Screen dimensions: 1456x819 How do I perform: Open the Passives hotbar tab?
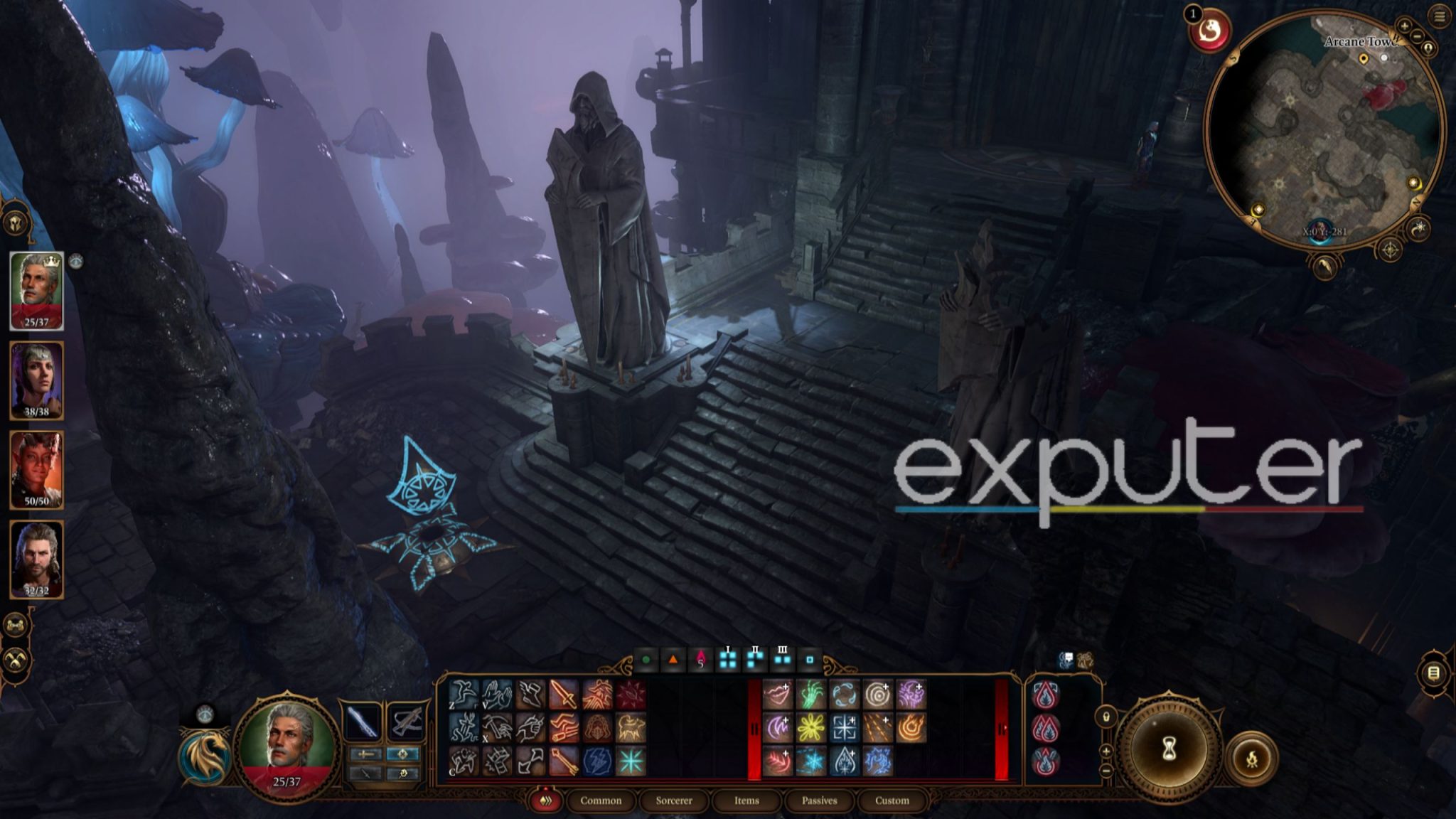click(820, 801)
